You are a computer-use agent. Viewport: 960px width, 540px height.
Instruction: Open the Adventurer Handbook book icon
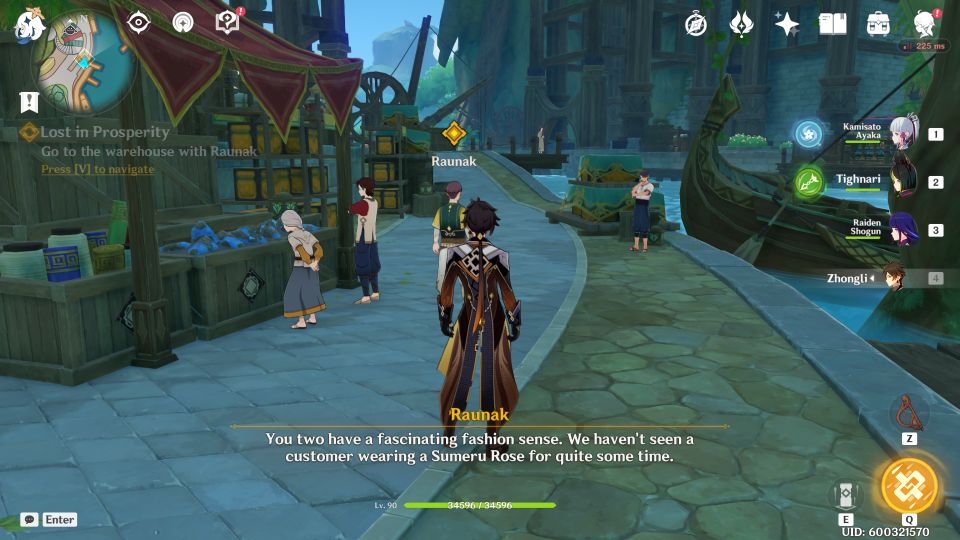point(832,24)
